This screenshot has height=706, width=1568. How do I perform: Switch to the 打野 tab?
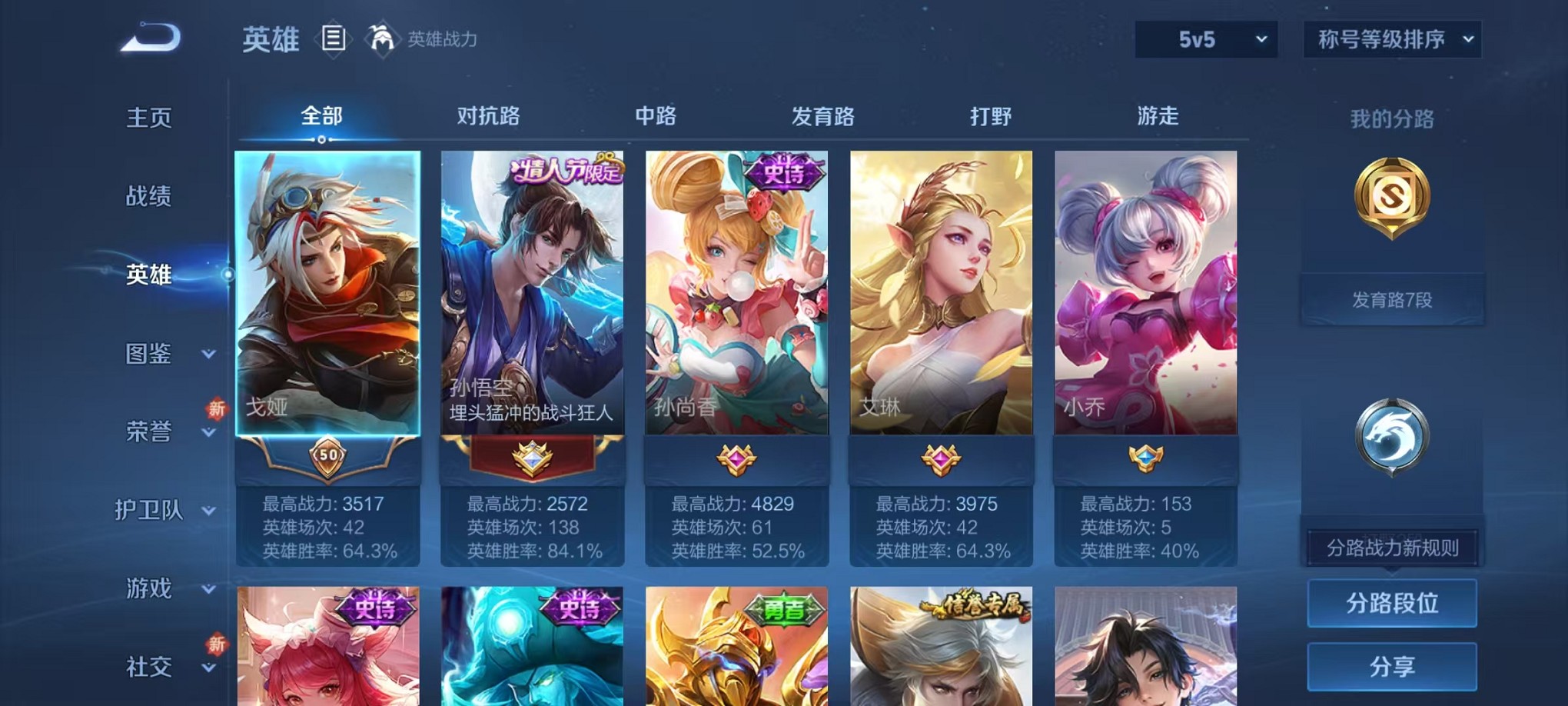(992, 117)
